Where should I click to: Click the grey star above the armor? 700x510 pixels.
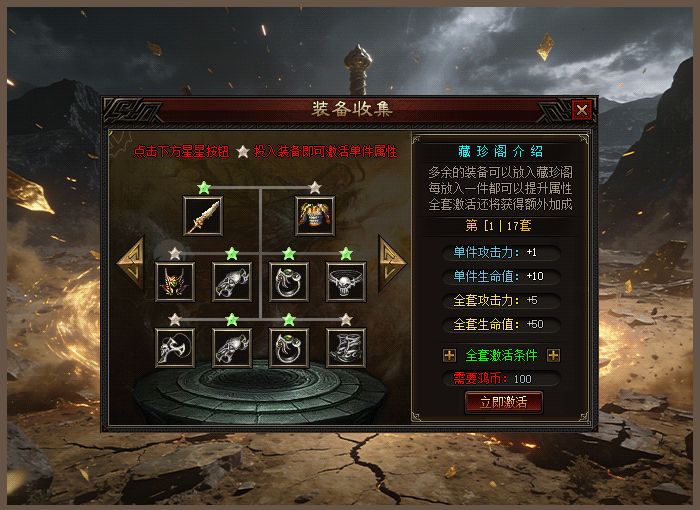coord(315,187)
